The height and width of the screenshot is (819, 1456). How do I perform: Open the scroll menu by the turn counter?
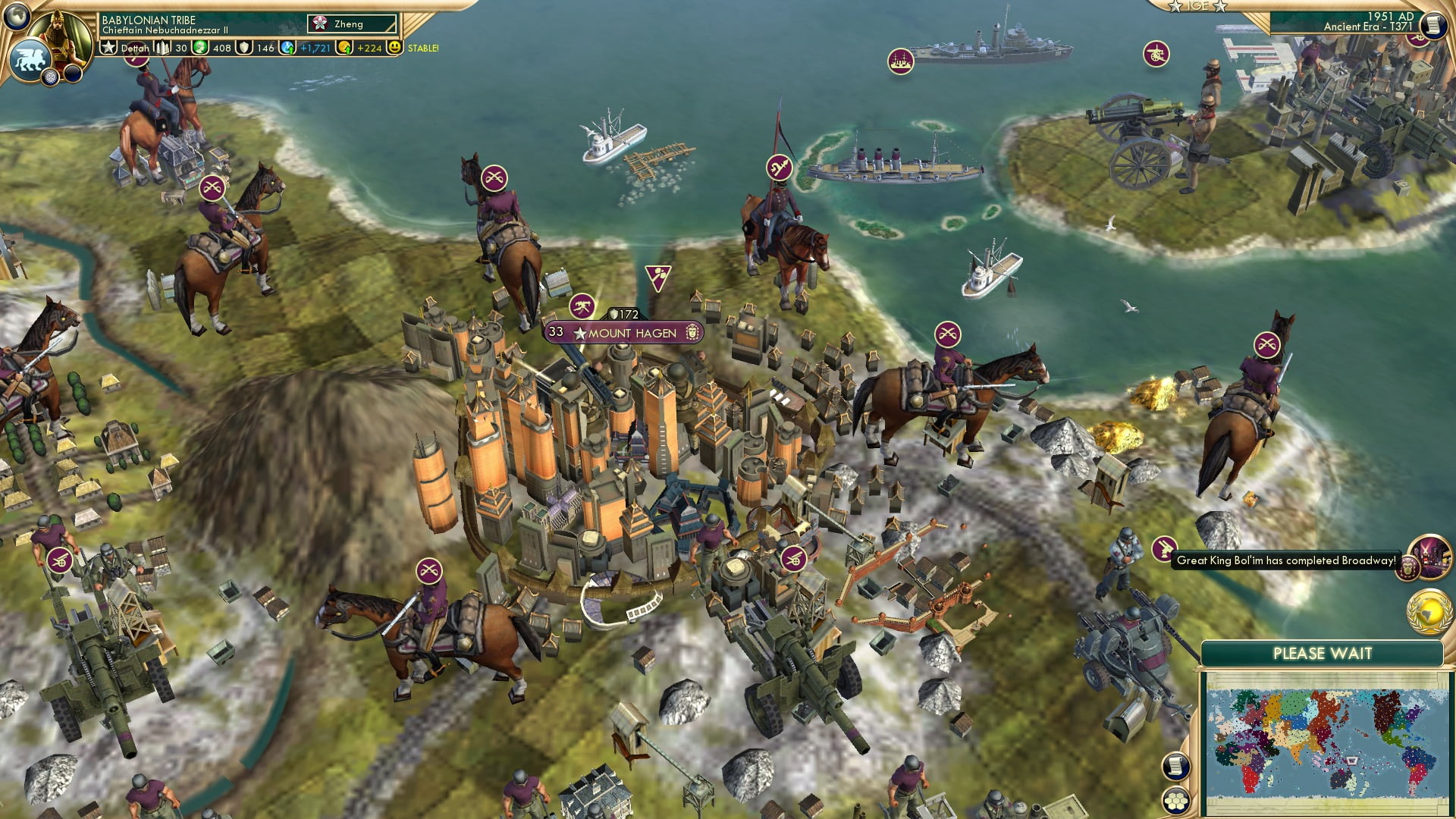coord(1432,25)
